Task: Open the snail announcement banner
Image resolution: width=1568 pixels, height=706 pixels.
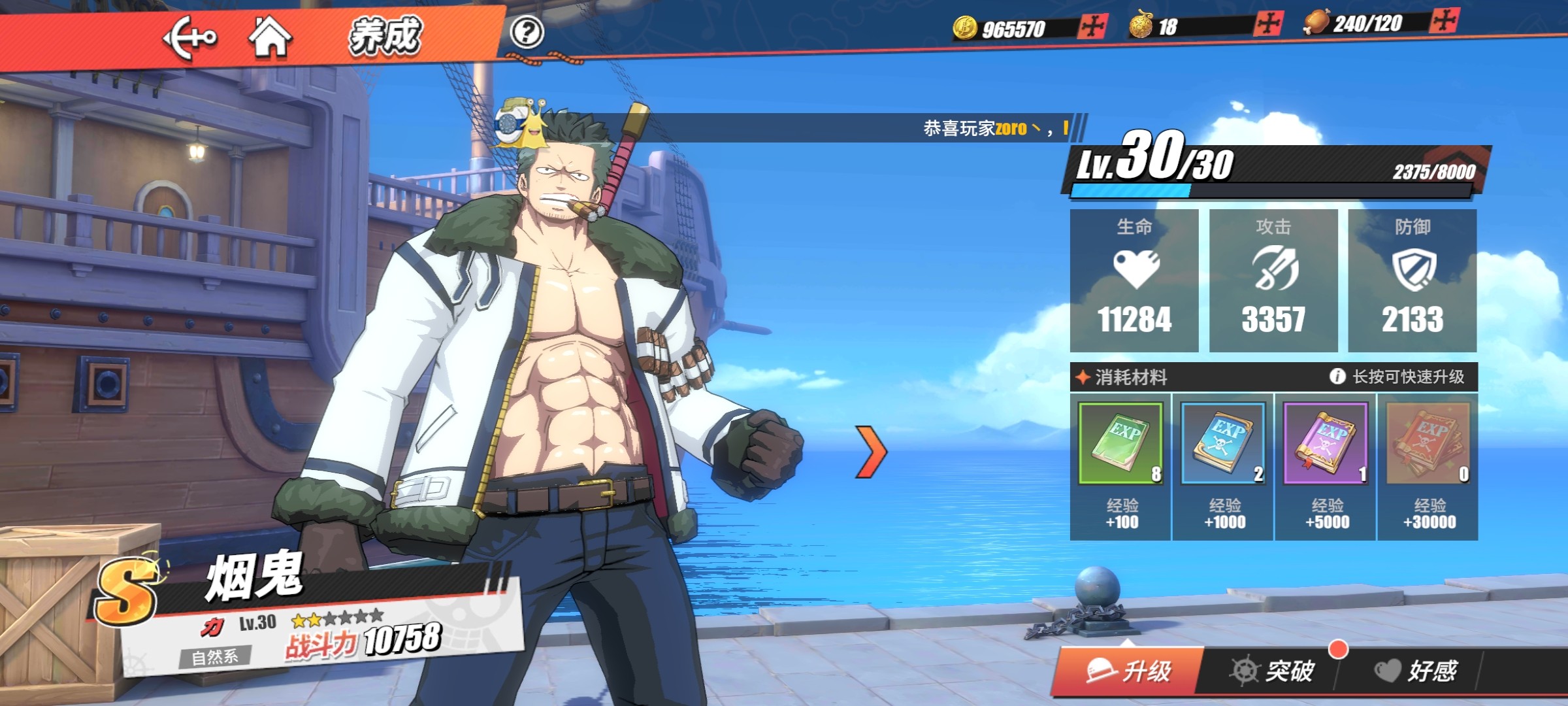Action: click(x=784, y=127)
